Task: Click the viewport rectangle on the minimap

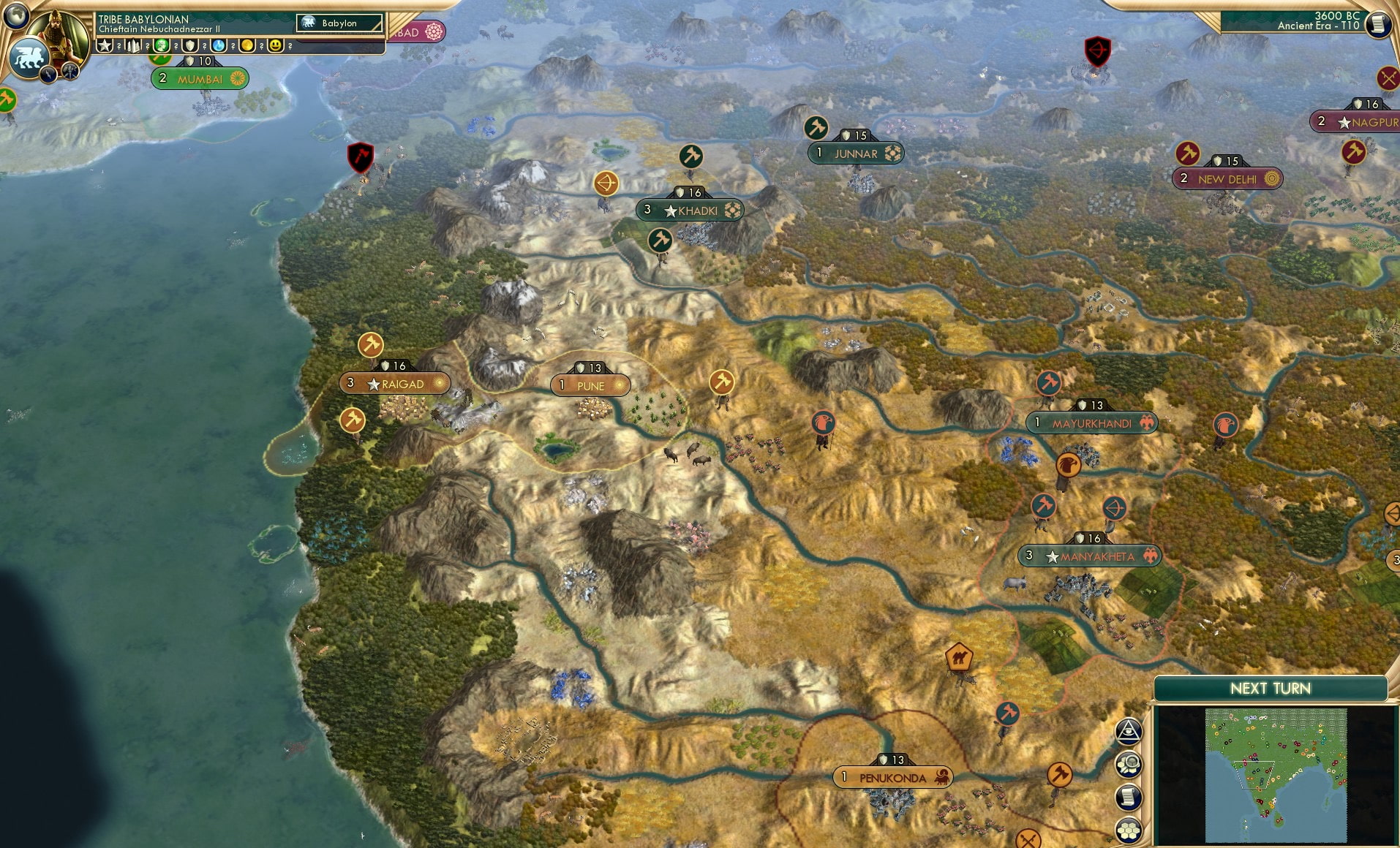Action: (x=1254, y=775)
